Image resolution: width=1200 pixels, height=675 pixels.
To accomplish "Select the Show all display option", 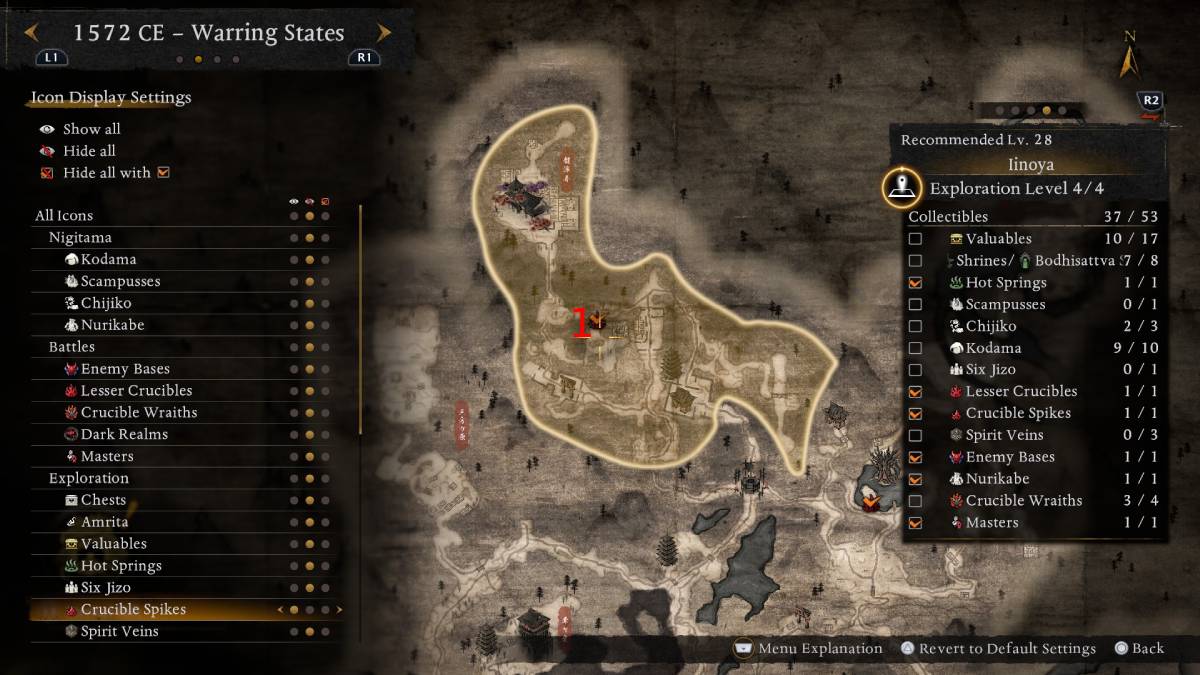I will 91,129.
